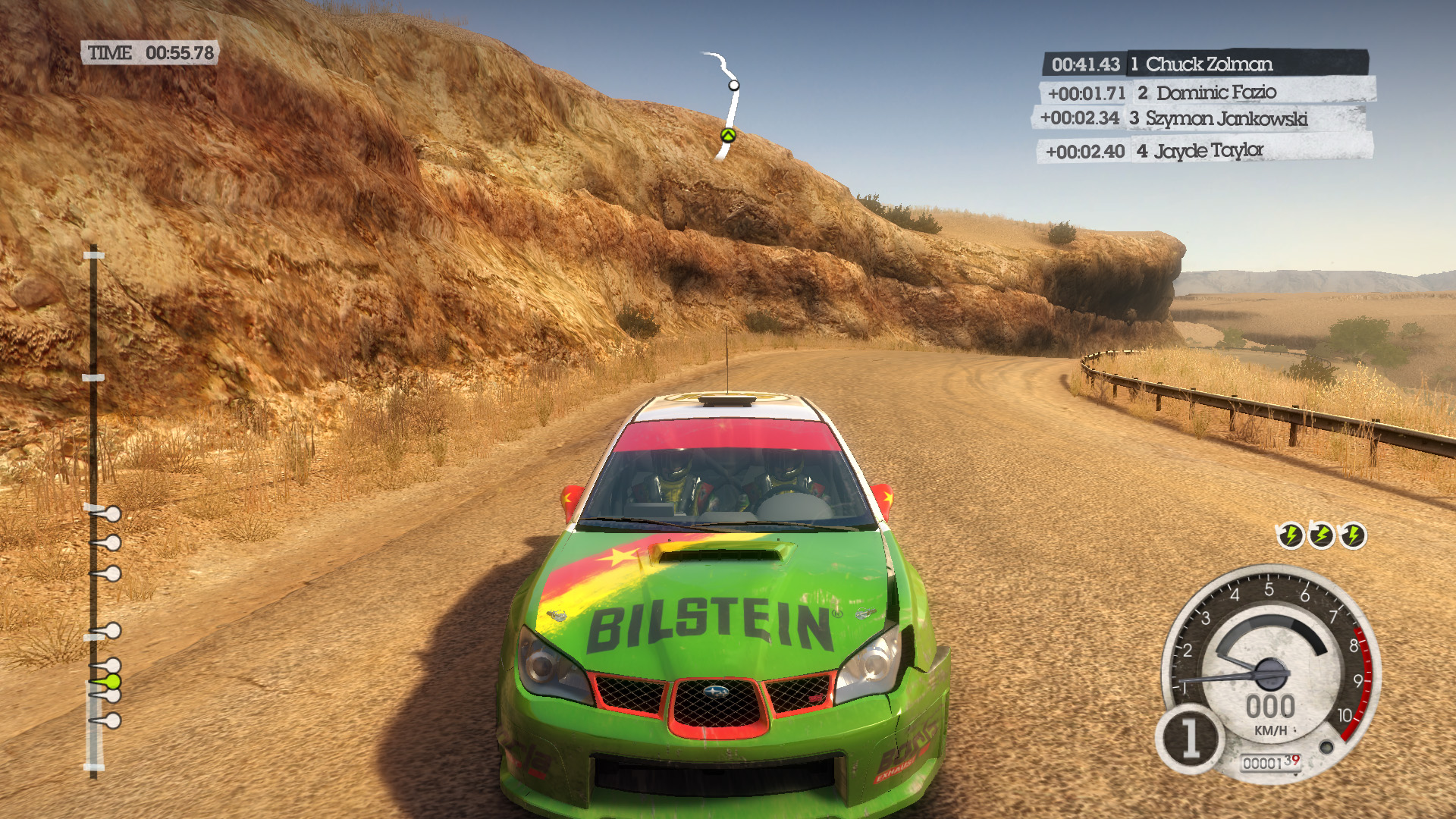The height and width of the screenshot is (819, 1456).
Task: Click Jayde Taylor's leaderboard row
Action: 1204,151
